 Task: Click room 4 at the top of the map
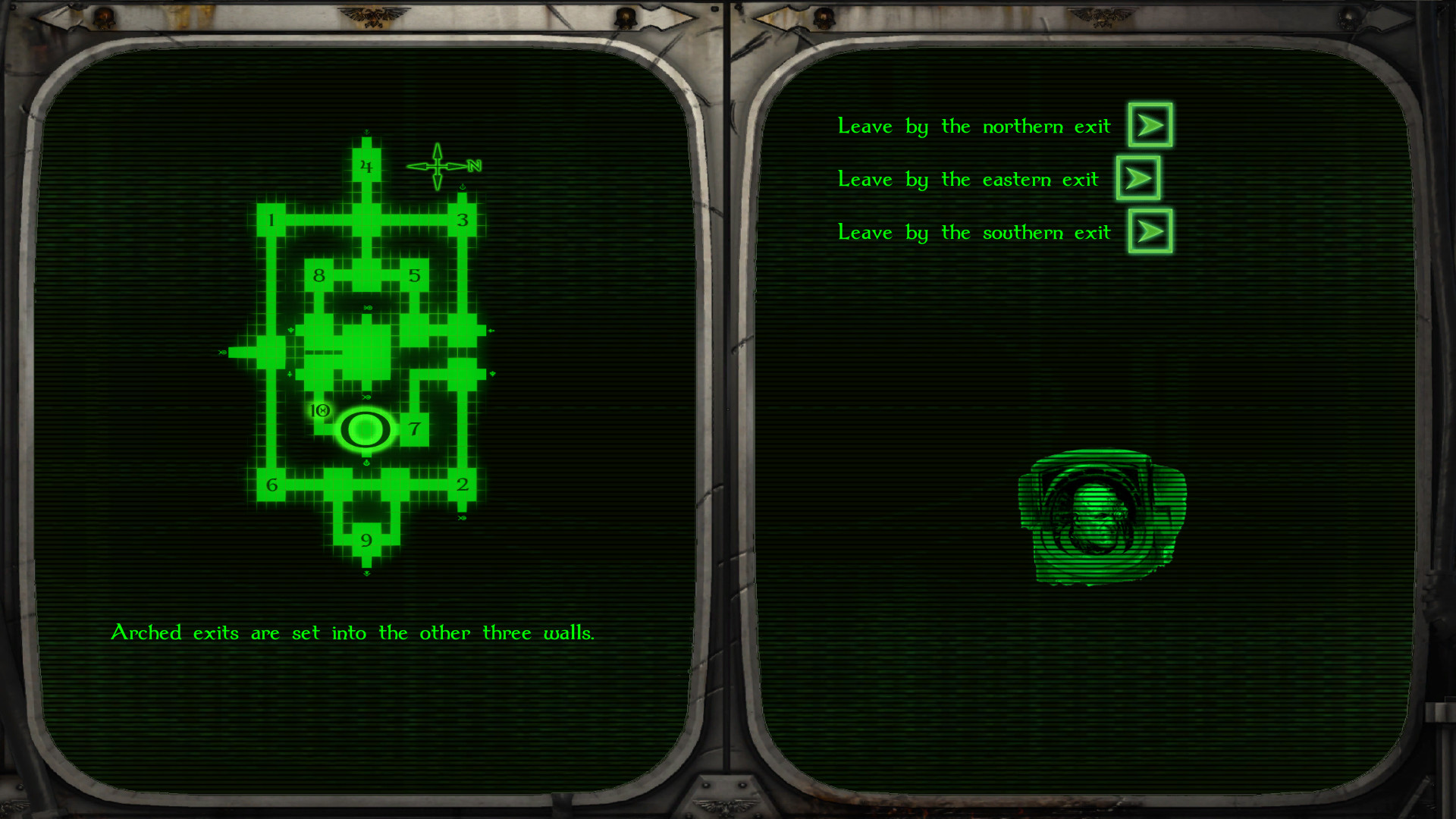(366, 164)
